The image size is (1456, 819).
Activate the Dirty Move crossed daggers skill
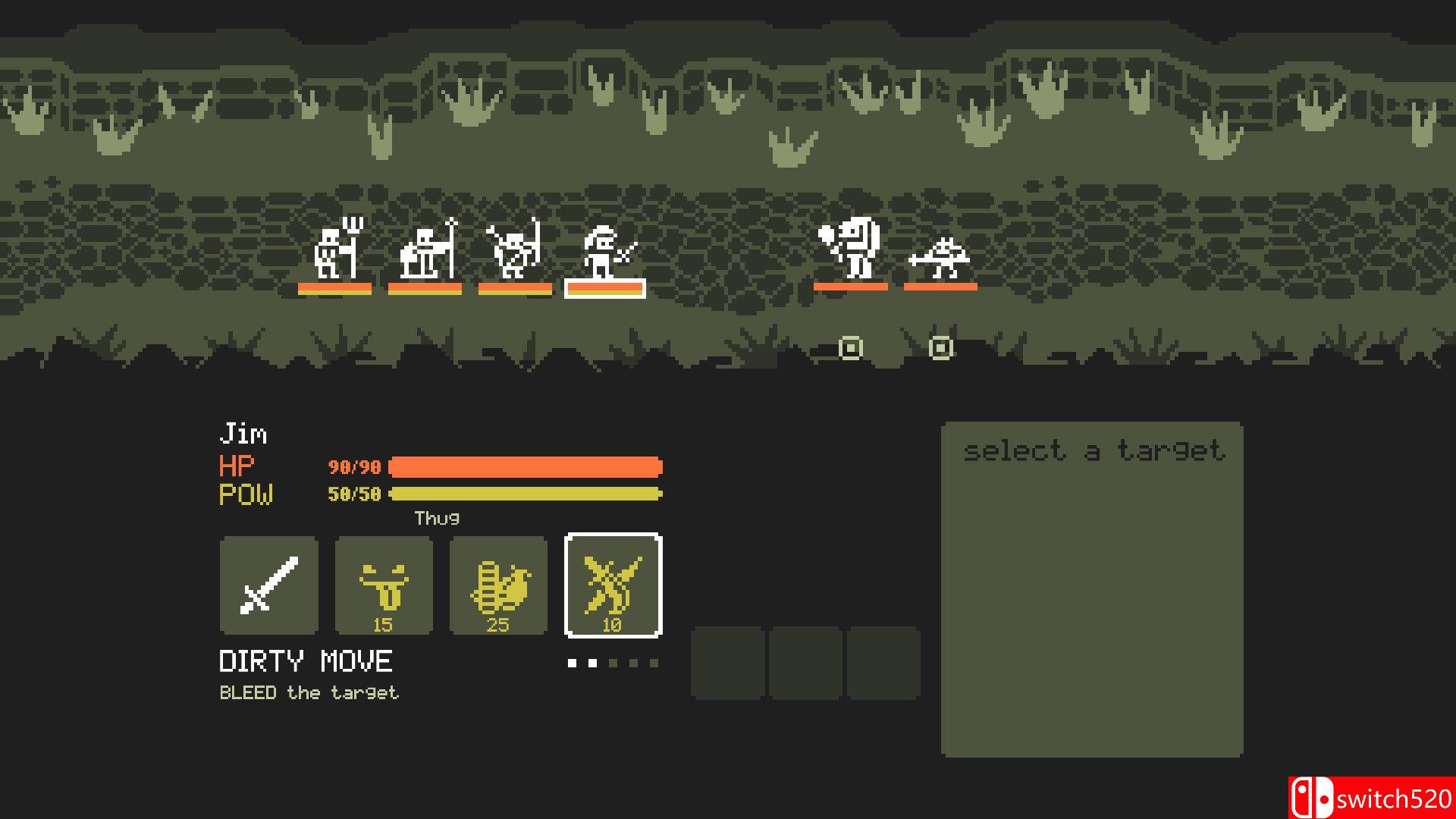[x=613, y=586]
